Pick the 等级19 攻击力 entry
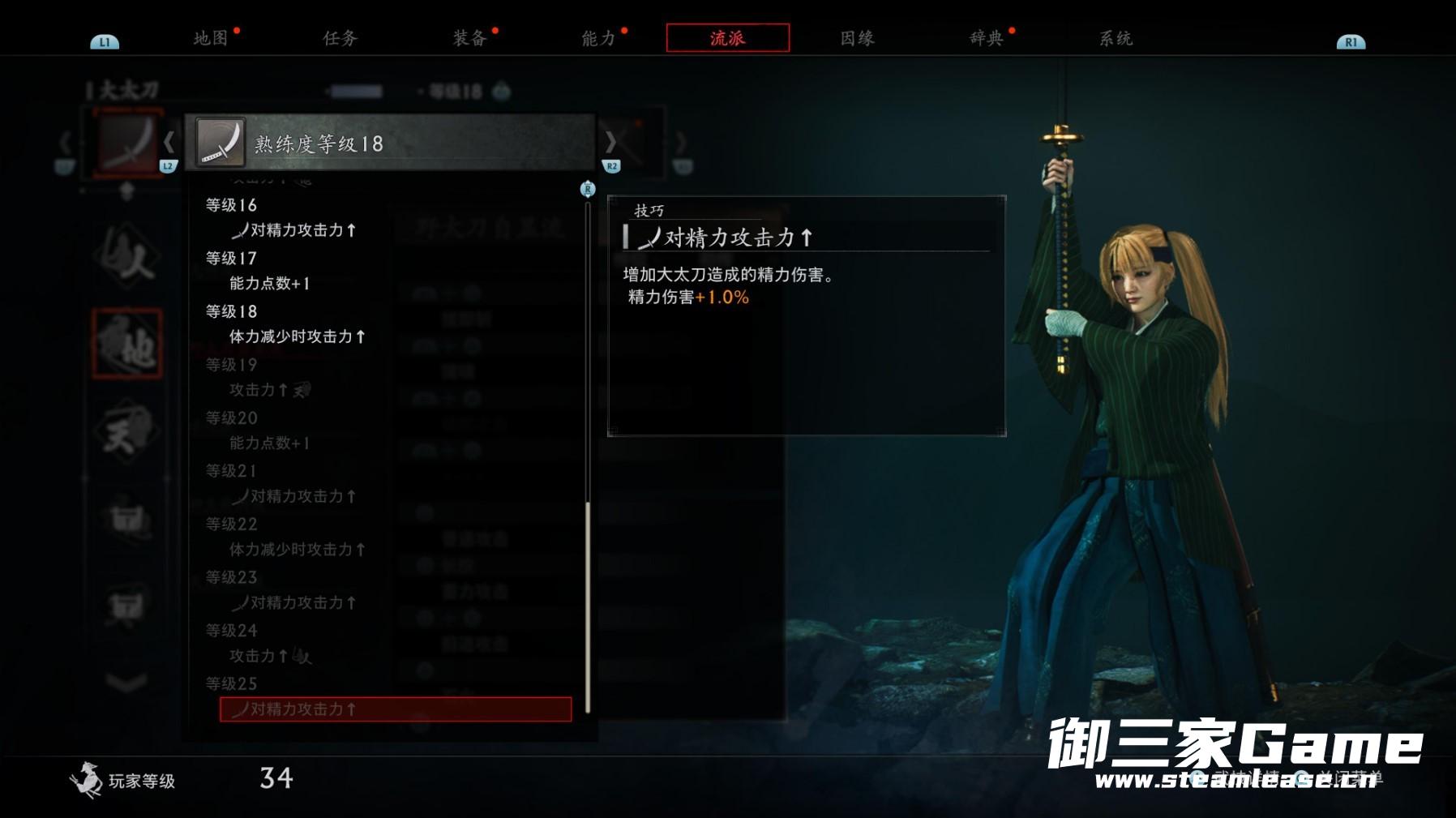The height and width of the screenshot is (818, 1456). coord(269,390)
